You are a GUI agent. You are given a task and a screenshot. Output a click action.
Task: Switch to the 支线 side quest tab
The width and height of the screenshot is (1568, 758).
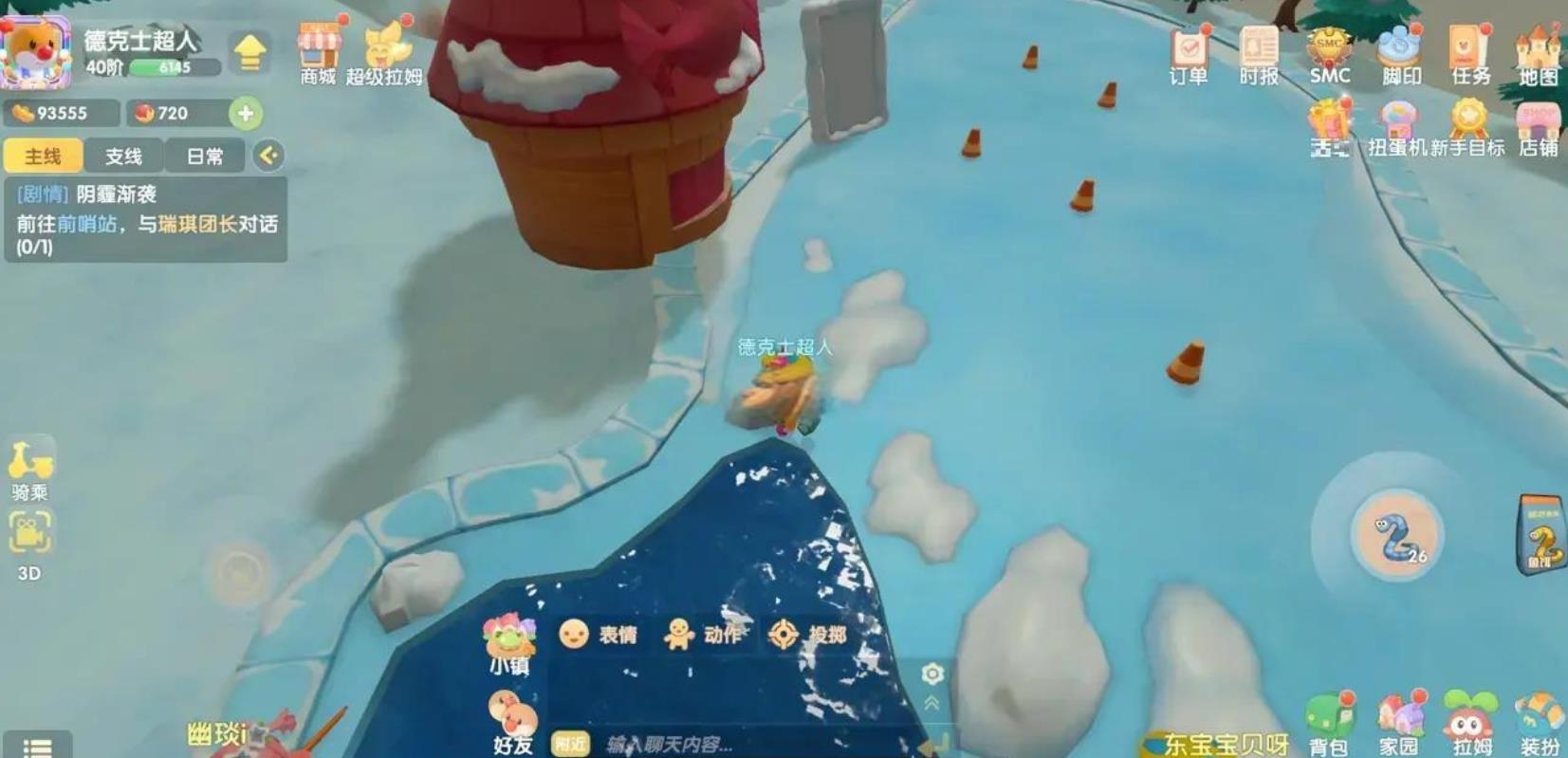coord(123,156)
